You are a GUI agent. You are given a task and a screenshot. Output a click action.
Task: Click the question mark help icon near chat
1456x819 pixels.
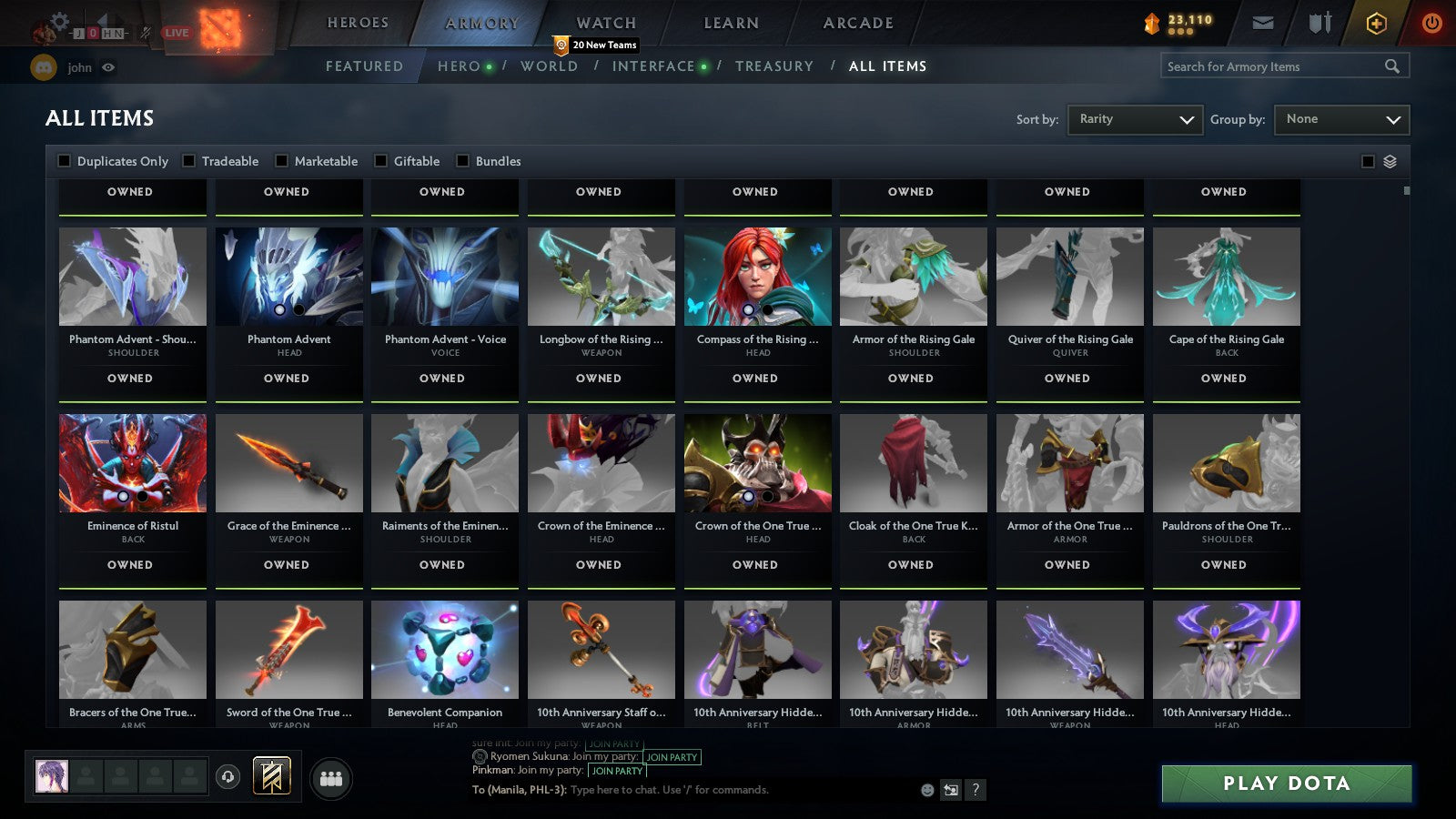[x=976, y=791]
